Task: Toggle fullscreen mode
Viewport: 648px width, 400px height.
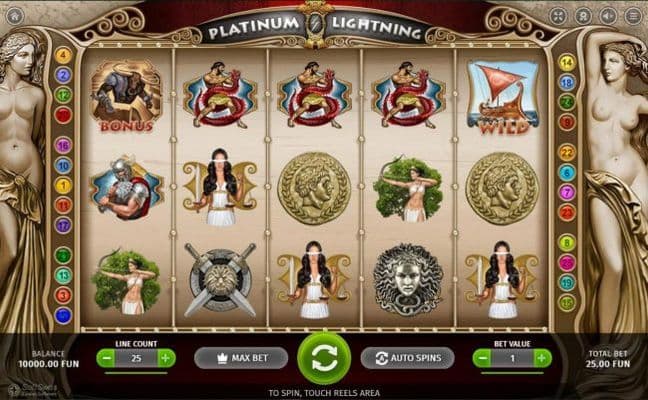Action: click(558, 16)
